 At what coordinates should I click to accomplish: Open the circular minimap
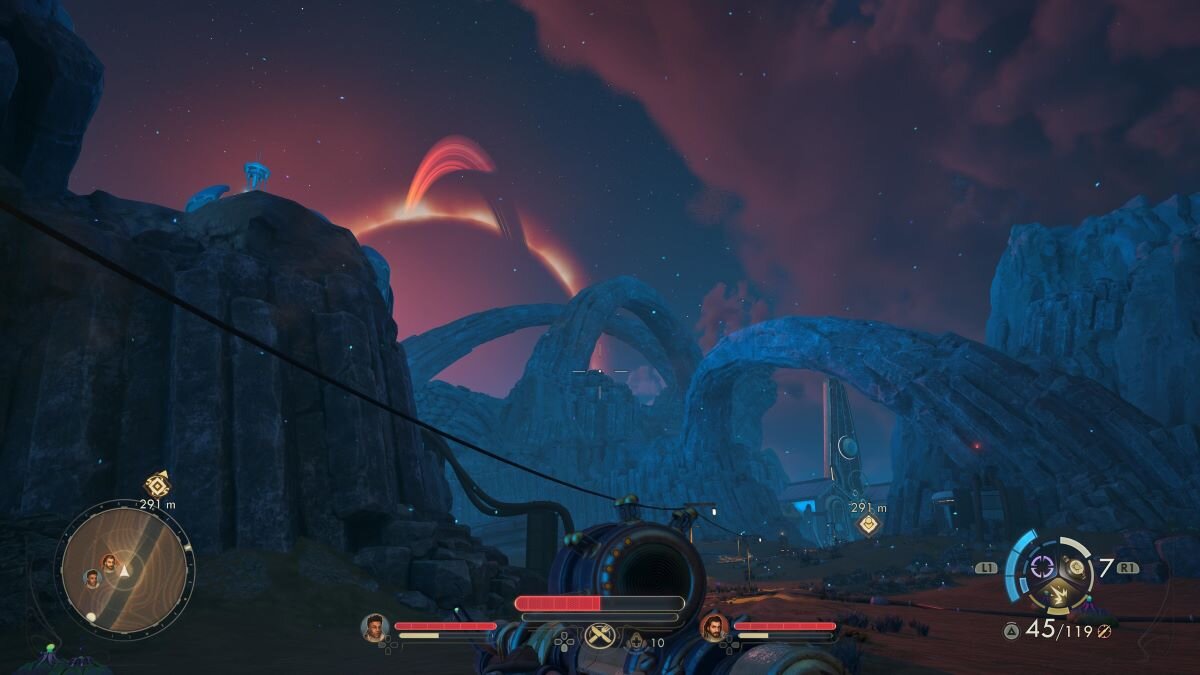[124, 570]
